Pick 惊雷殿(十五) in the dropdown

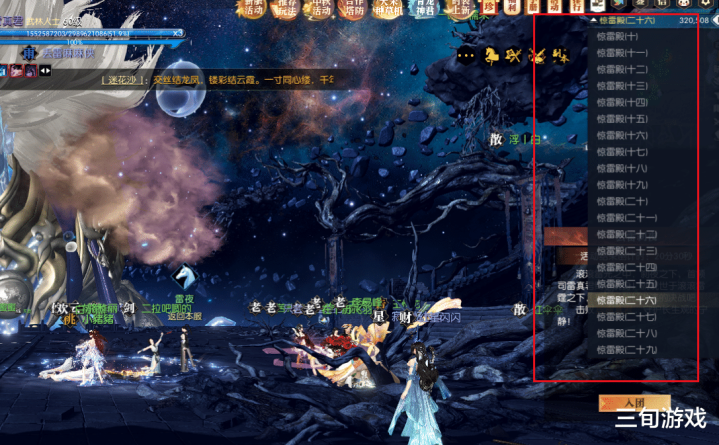pyautogui.click(x=622, y=119)
